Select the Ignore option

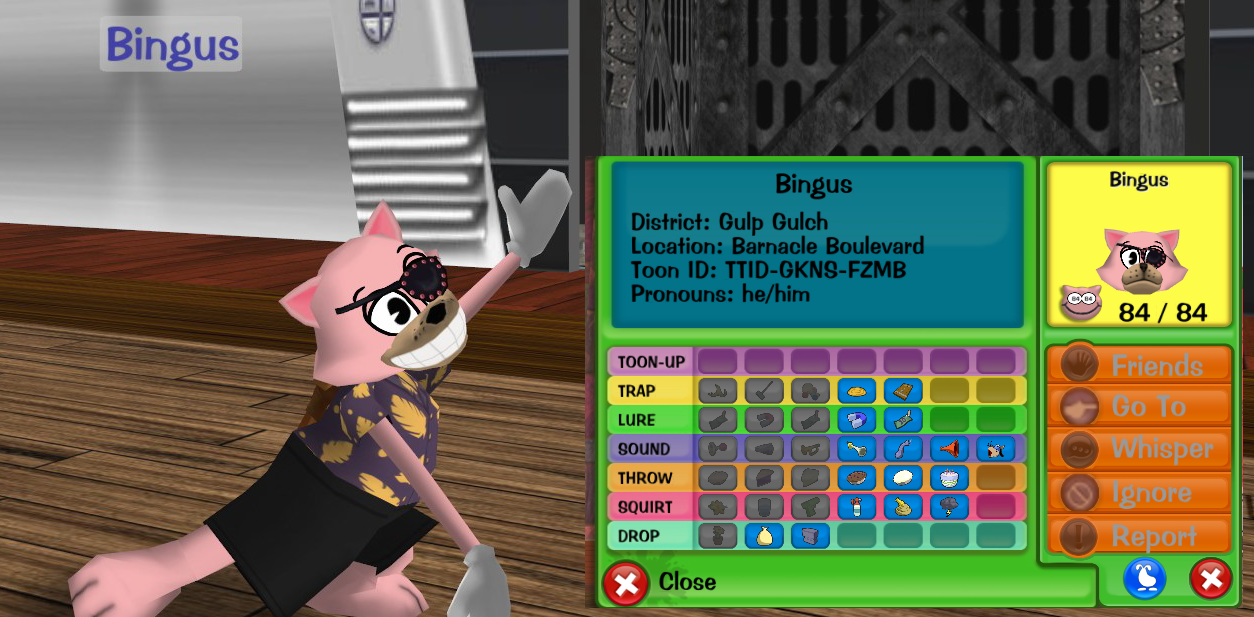(x=1140, y=493)
